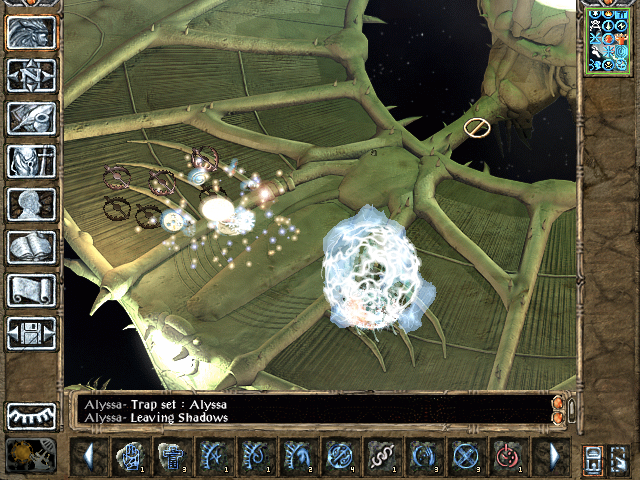Page the spell bar left with the arrow
The image size is (640, 480).
click(x=88, y=457)
